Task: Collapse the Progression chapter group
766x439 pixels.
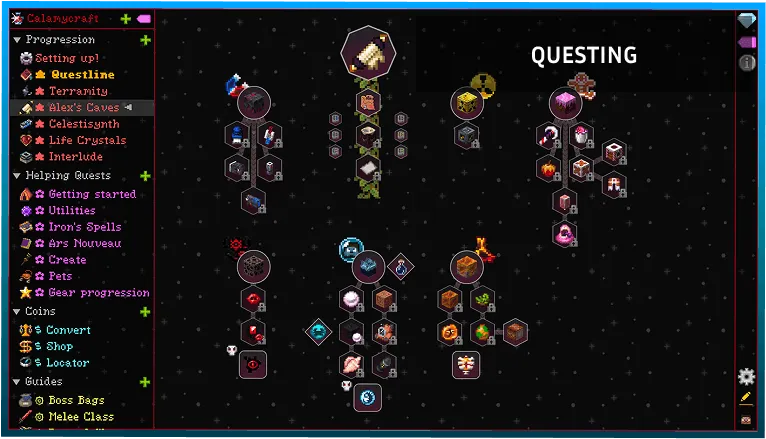Action: tap(16, 40)
